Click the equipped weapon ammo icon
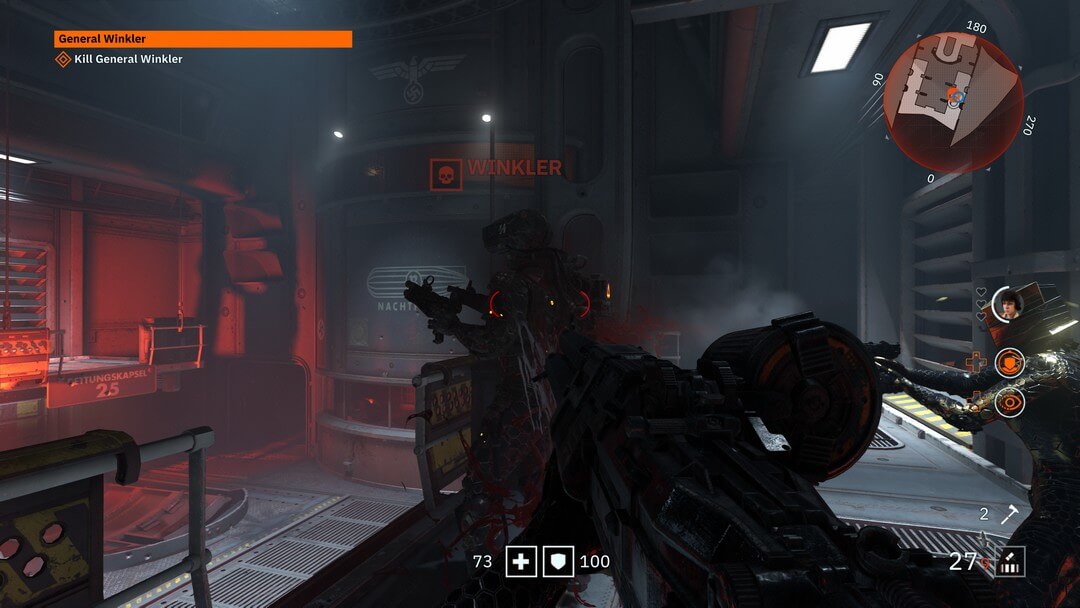The image size is (1080, 608). [x=1009, y=562]
